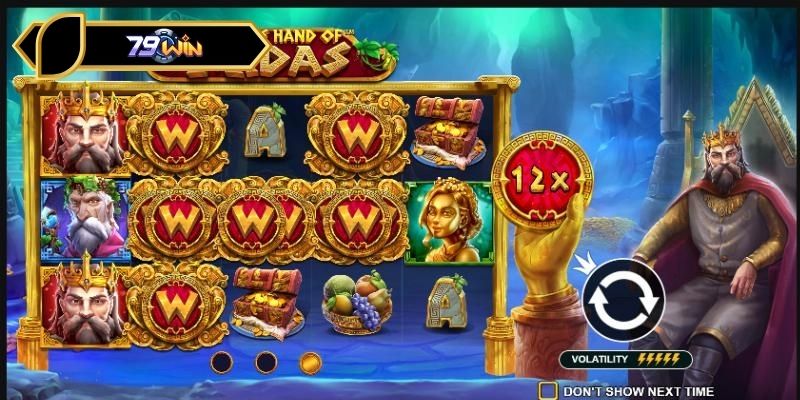Screen dimensions: 800x400
Task: Click the circular arrows continue button
Action: pyautogui.click(x=623, y=298)
